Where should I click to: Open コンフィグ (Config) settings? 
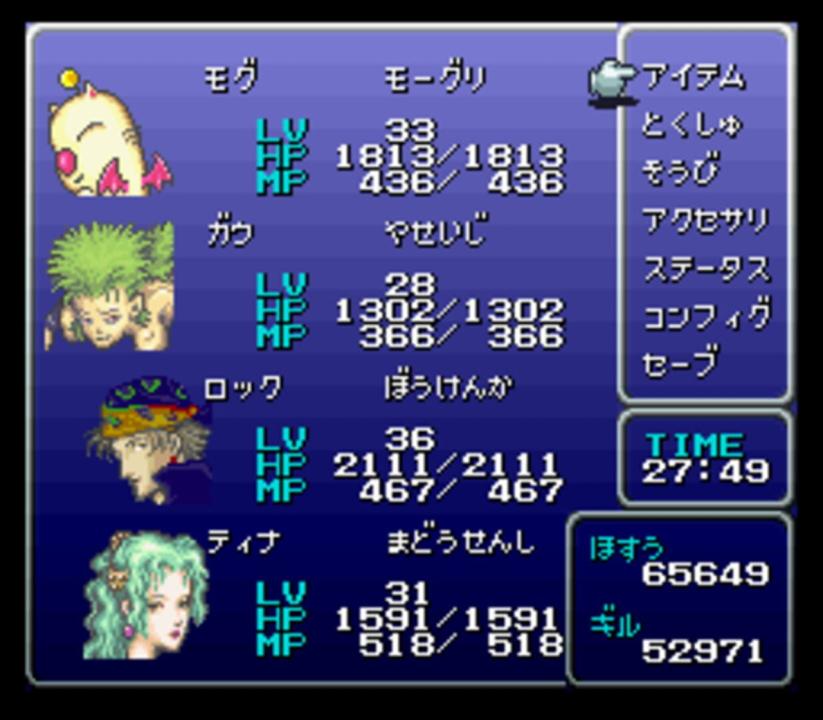pyautogui.click(x=705, y=316)
